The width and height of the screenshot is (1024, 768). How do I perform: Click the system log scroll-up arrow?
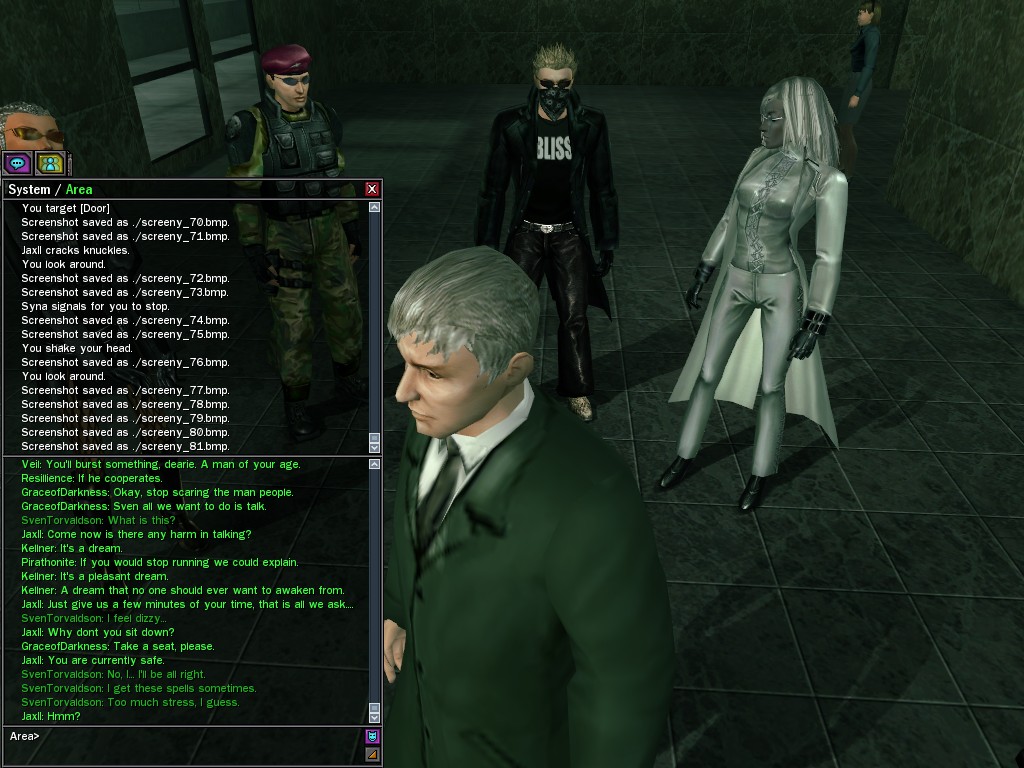[x=375, y=207]
